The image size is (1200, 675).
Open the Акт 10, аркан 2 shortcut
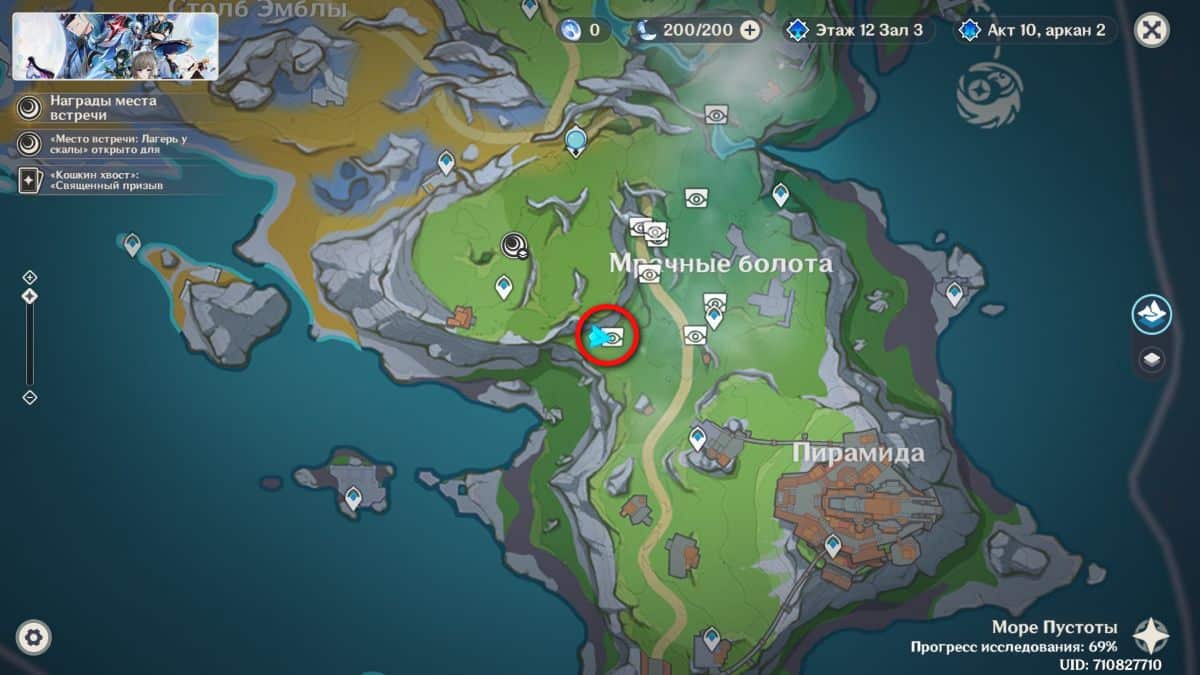point(1033,30)
